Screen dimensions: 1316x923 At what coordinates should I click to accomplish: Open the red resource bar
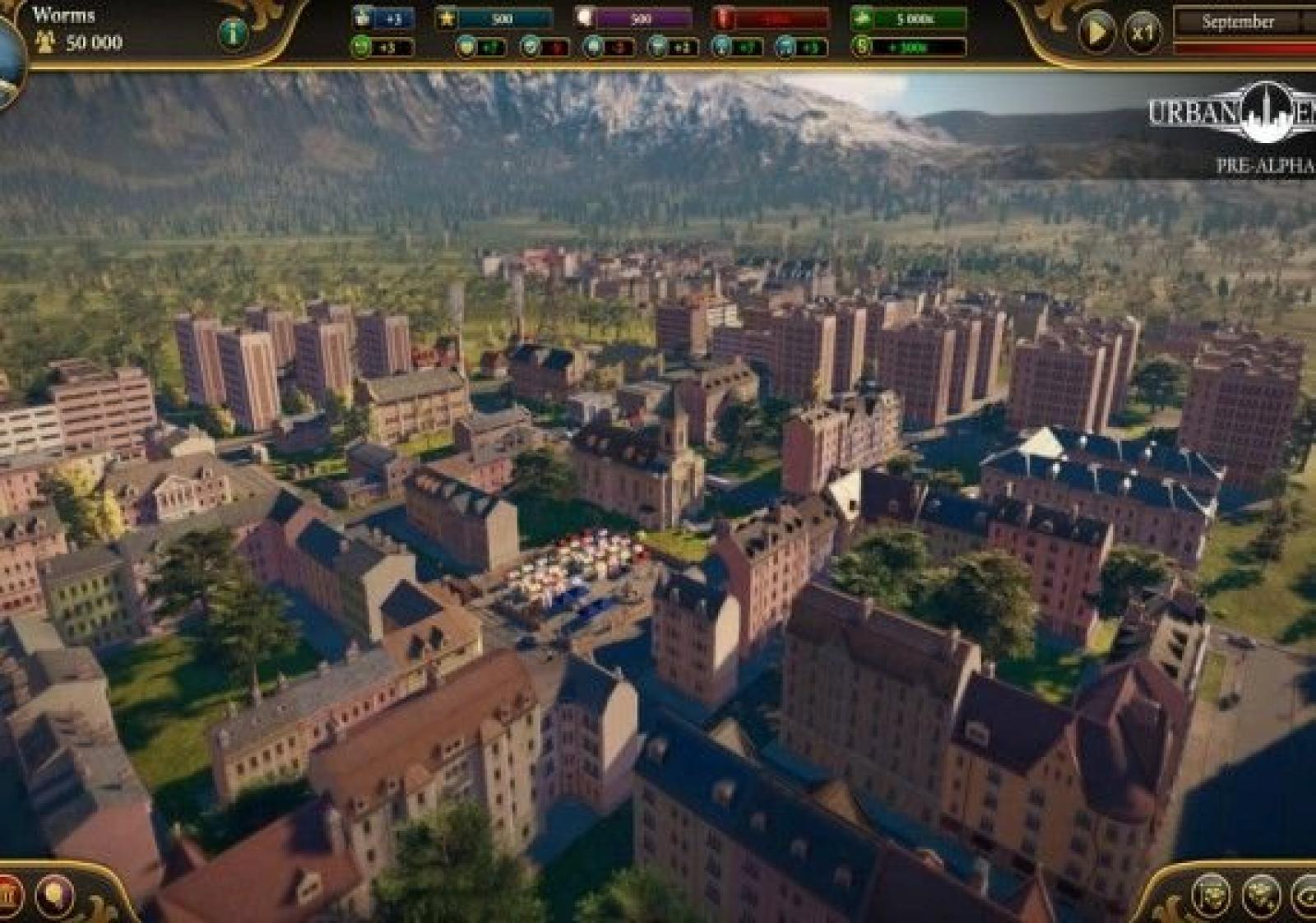click(x=772, y=17)
